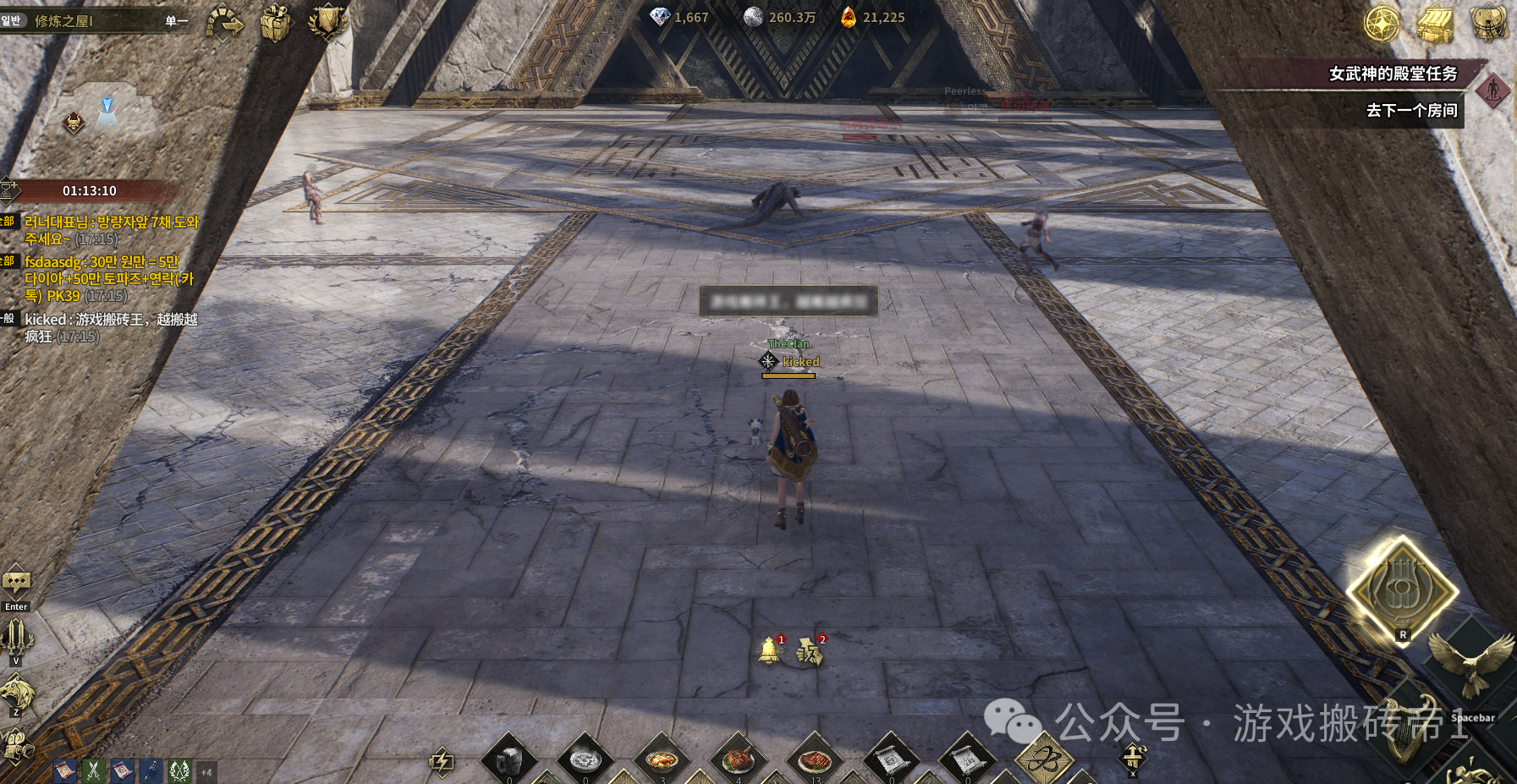Activate the golden lyre skill
This screenshot has width=1517, height=784.
pos(1402,589)
